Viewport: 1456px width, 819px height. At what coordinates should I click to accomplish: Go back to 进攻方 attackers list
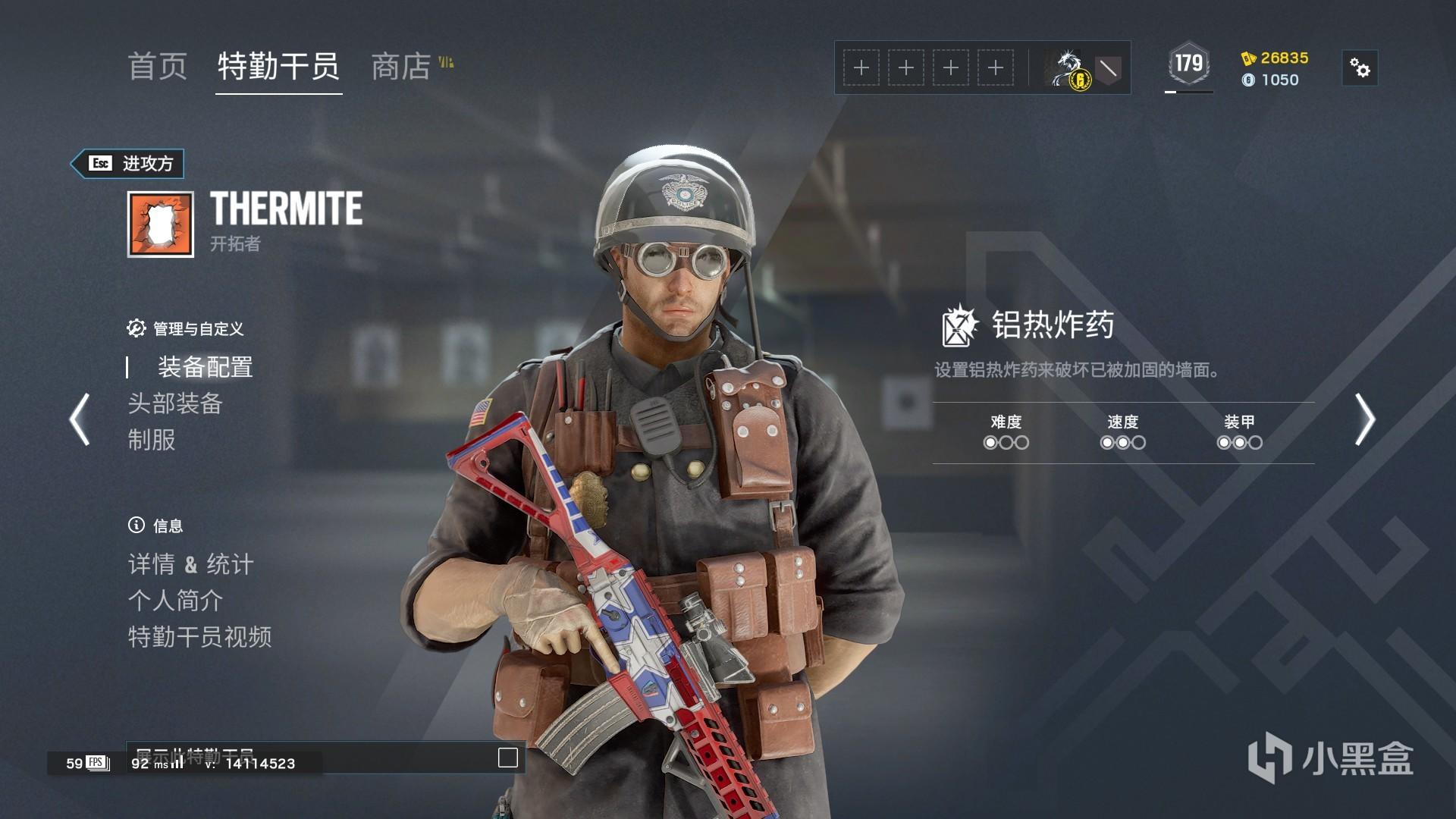coord(128,164)
